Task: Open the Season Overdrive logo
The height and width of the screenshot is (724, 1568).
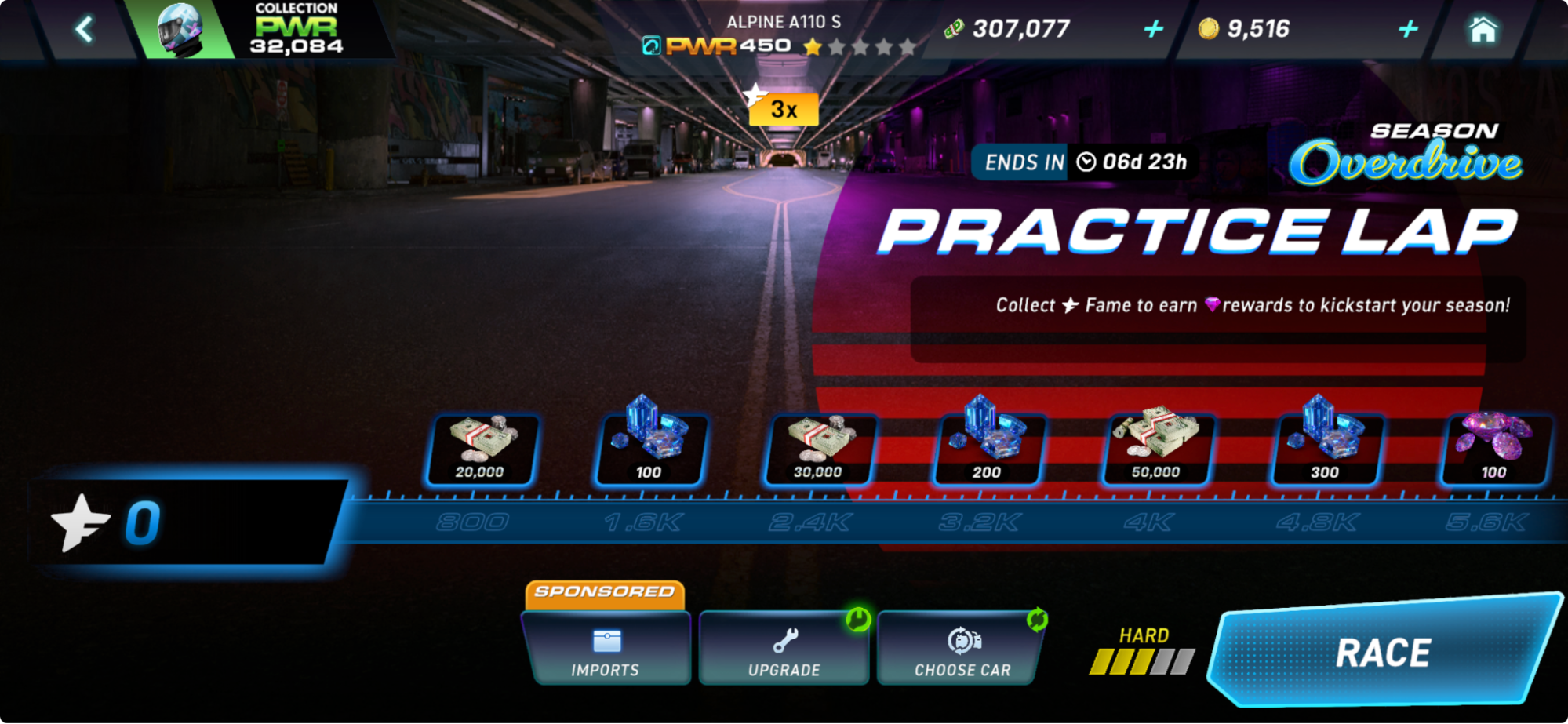Action: pyautogui.click(x=1407, y=155)
